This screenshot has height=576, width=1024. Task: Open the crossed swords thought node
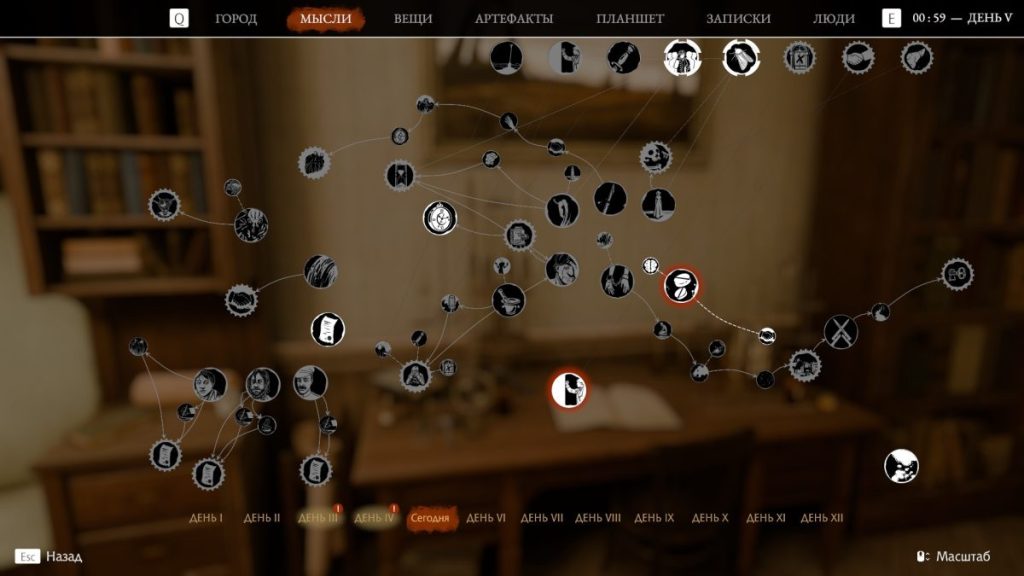click(840, 331)
